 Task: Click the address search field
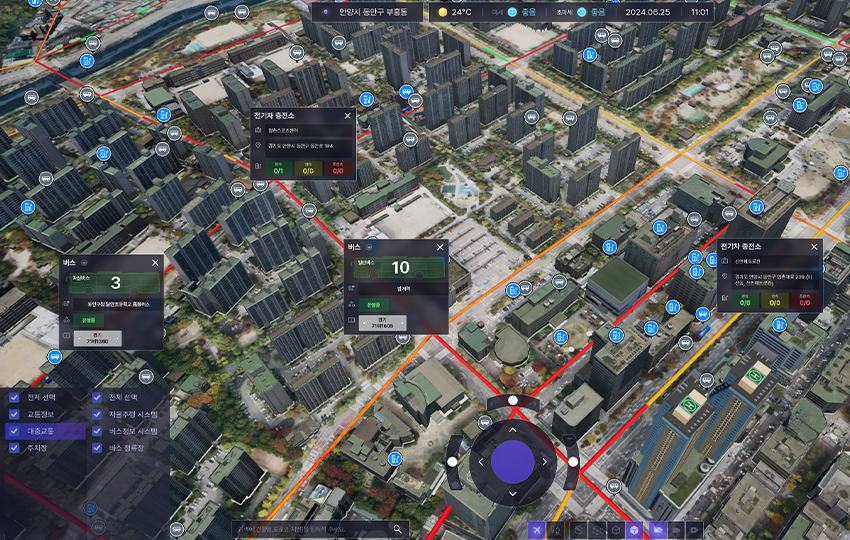(310, 529)
